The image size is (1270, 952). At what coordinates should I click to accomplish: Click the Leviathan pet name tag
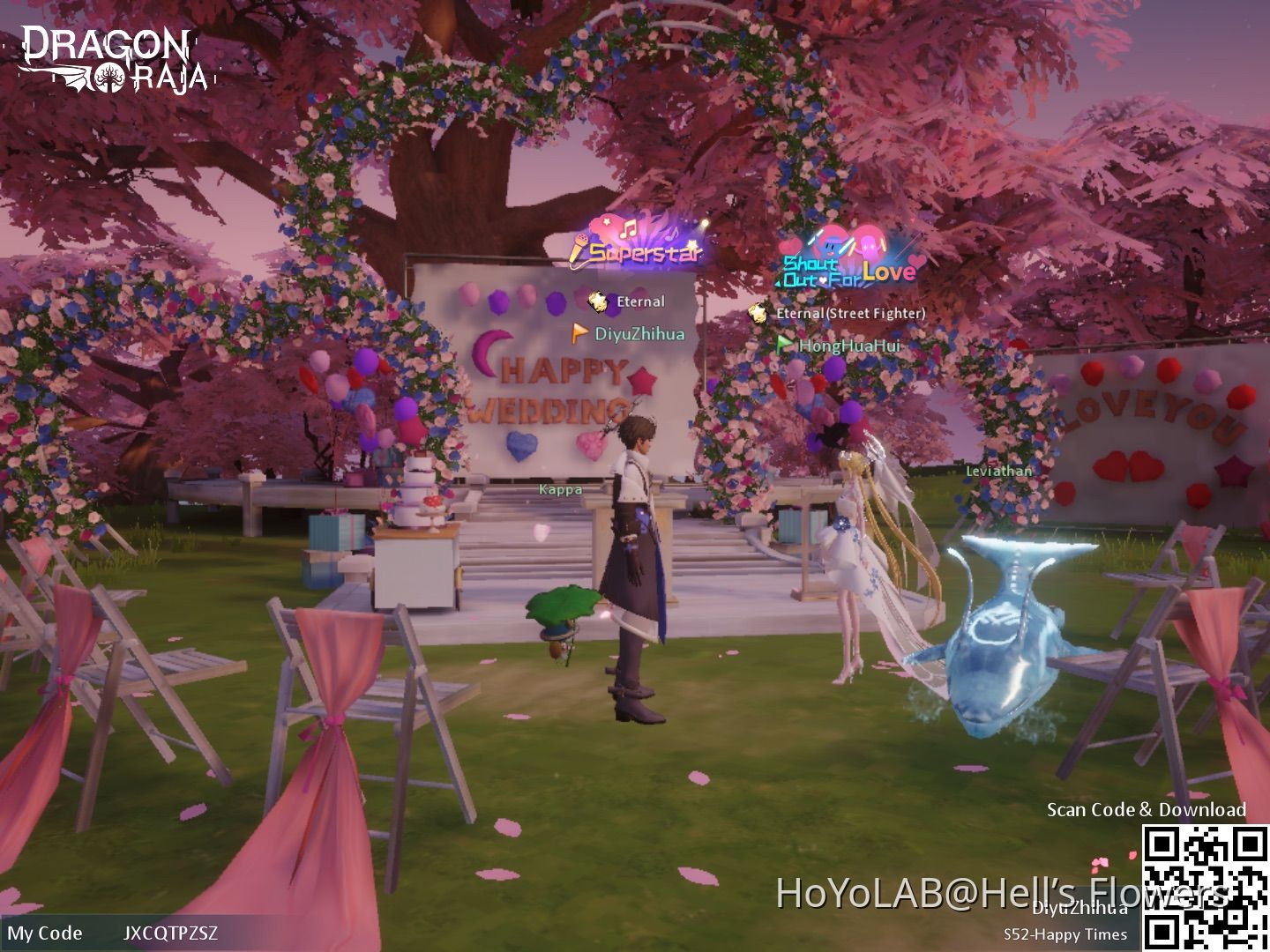pos(999,471)
